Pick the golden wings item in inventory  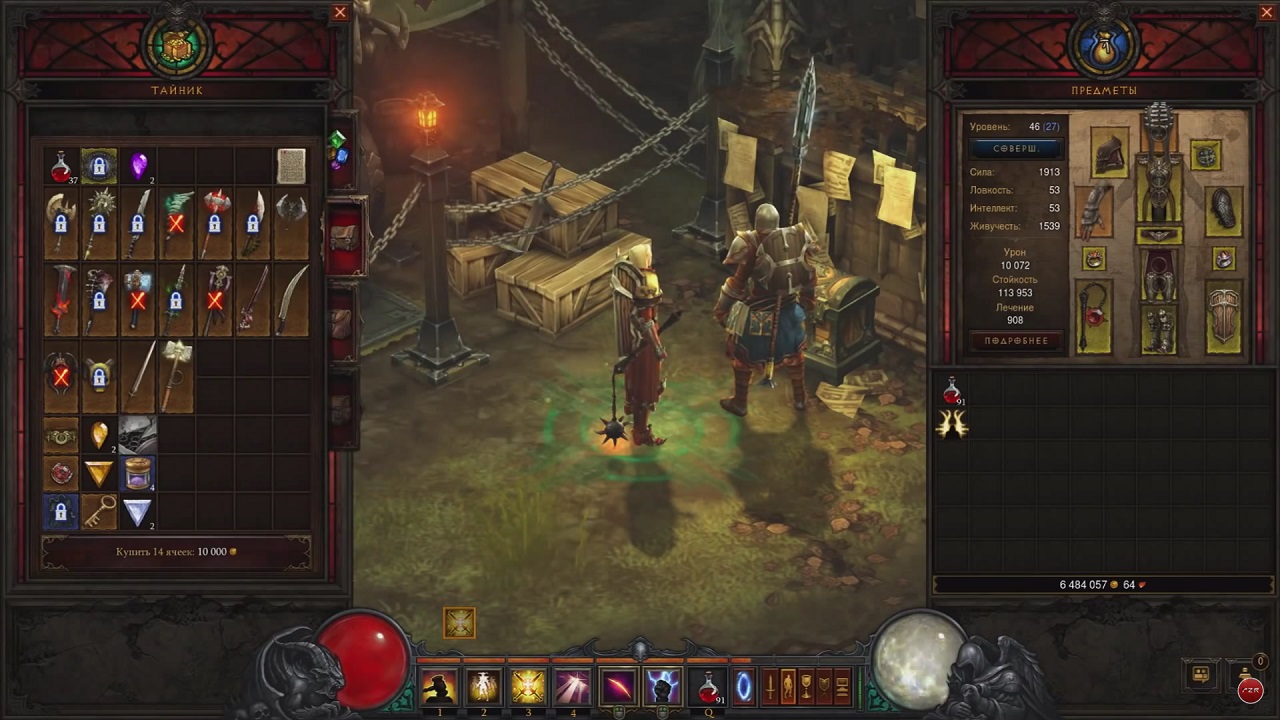coord(952,425)
